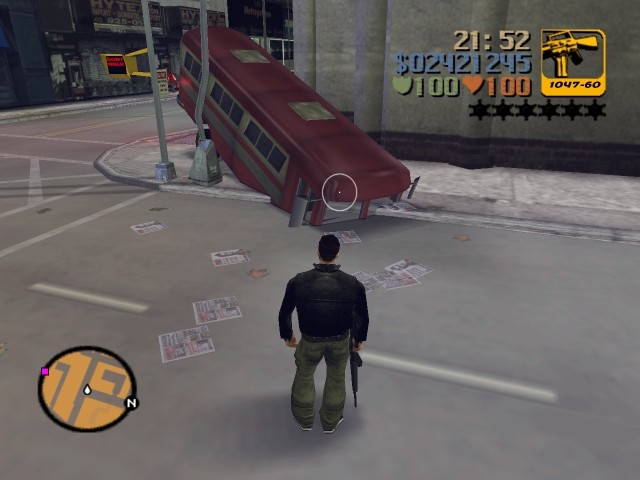
Task: Click the circular radar minimap
Action: (x=86, y=388)
